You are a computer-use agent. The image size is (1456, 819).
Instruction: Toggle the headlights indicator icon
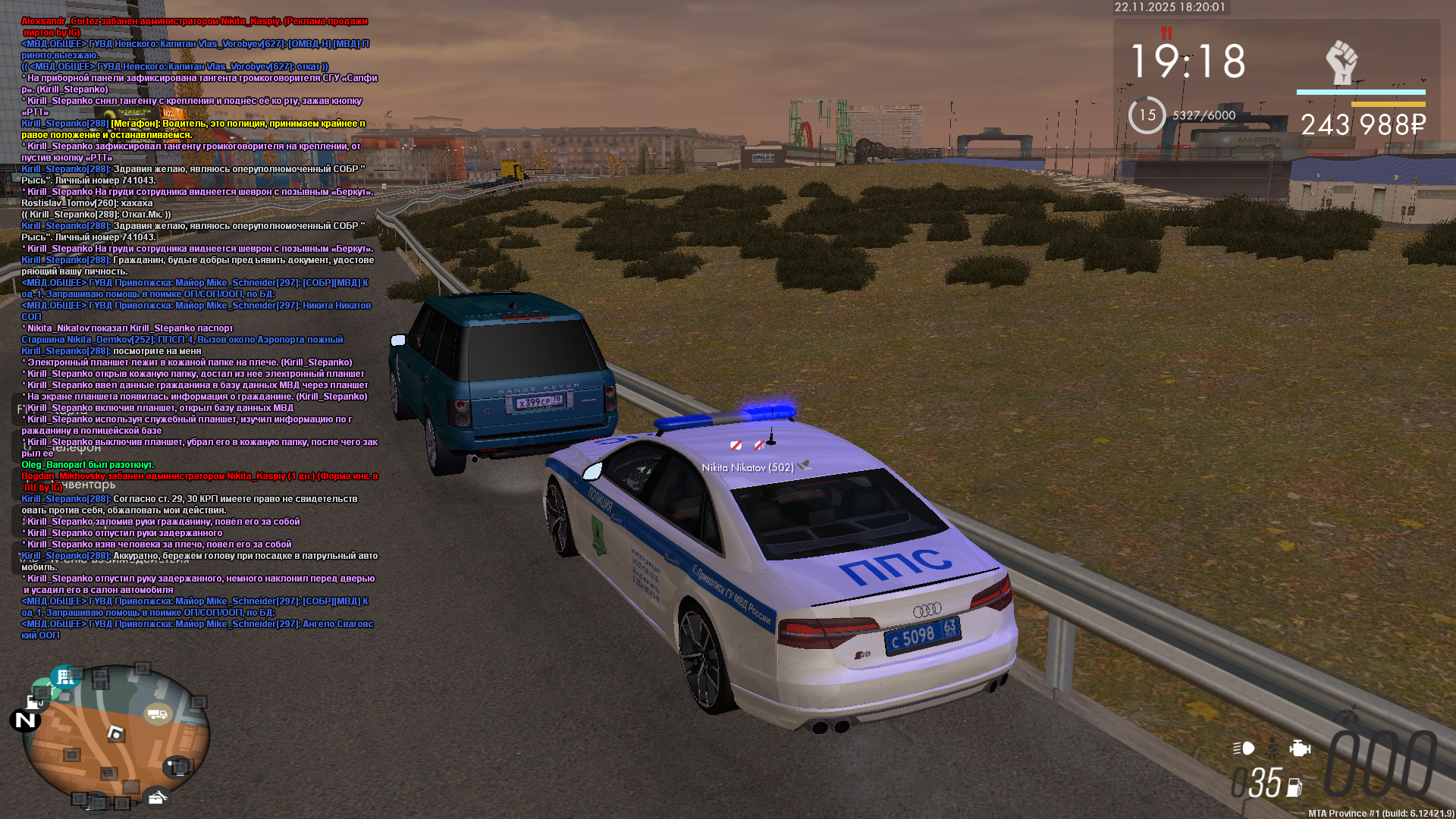(x=1244, y=748)
